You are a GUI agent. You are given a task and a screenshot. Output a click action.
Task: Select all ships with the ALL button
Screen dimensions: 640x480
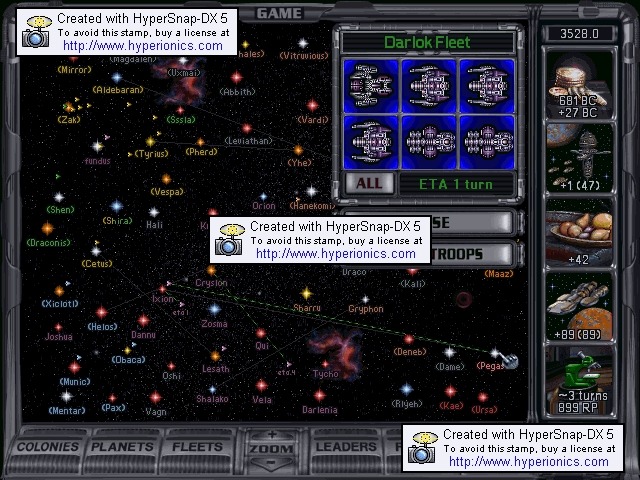pyautogui.click(x=369, y=184)
